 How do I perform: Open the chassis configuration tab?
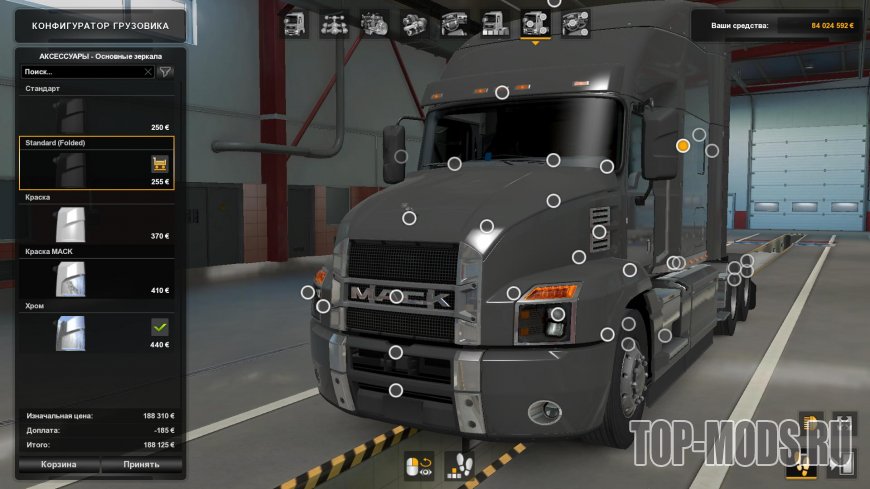(335, 23)
